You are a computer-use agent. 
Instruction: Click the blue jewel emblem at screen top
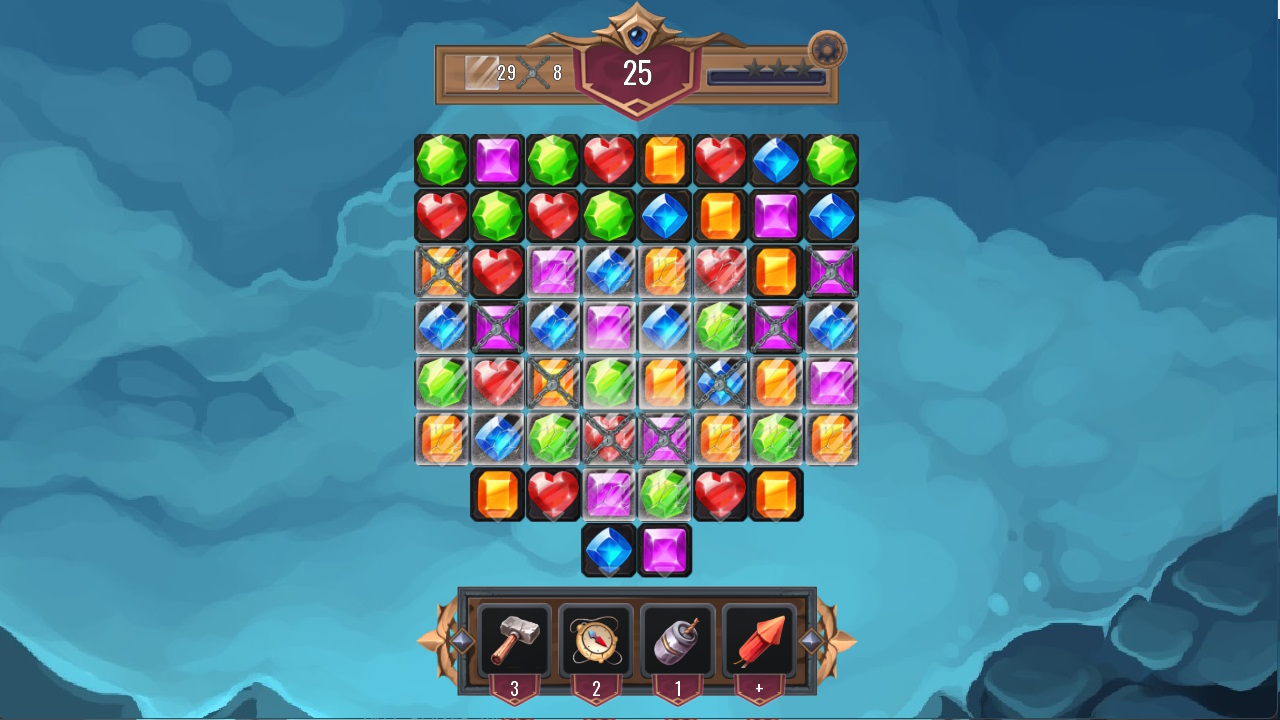point(638,35)
